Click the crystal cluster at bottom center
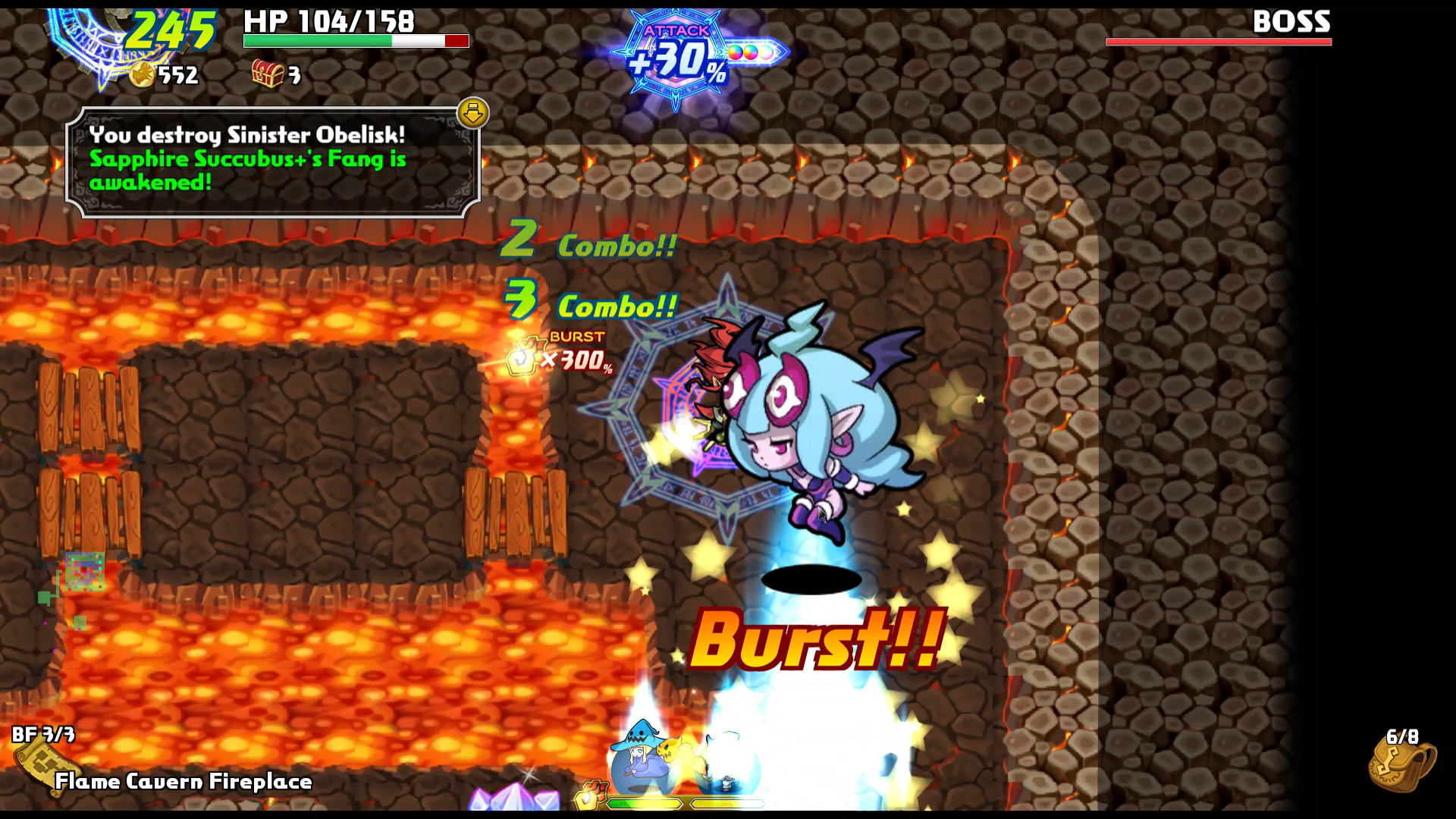This screenshot has width=1456, height=819. tap(513, 800)
